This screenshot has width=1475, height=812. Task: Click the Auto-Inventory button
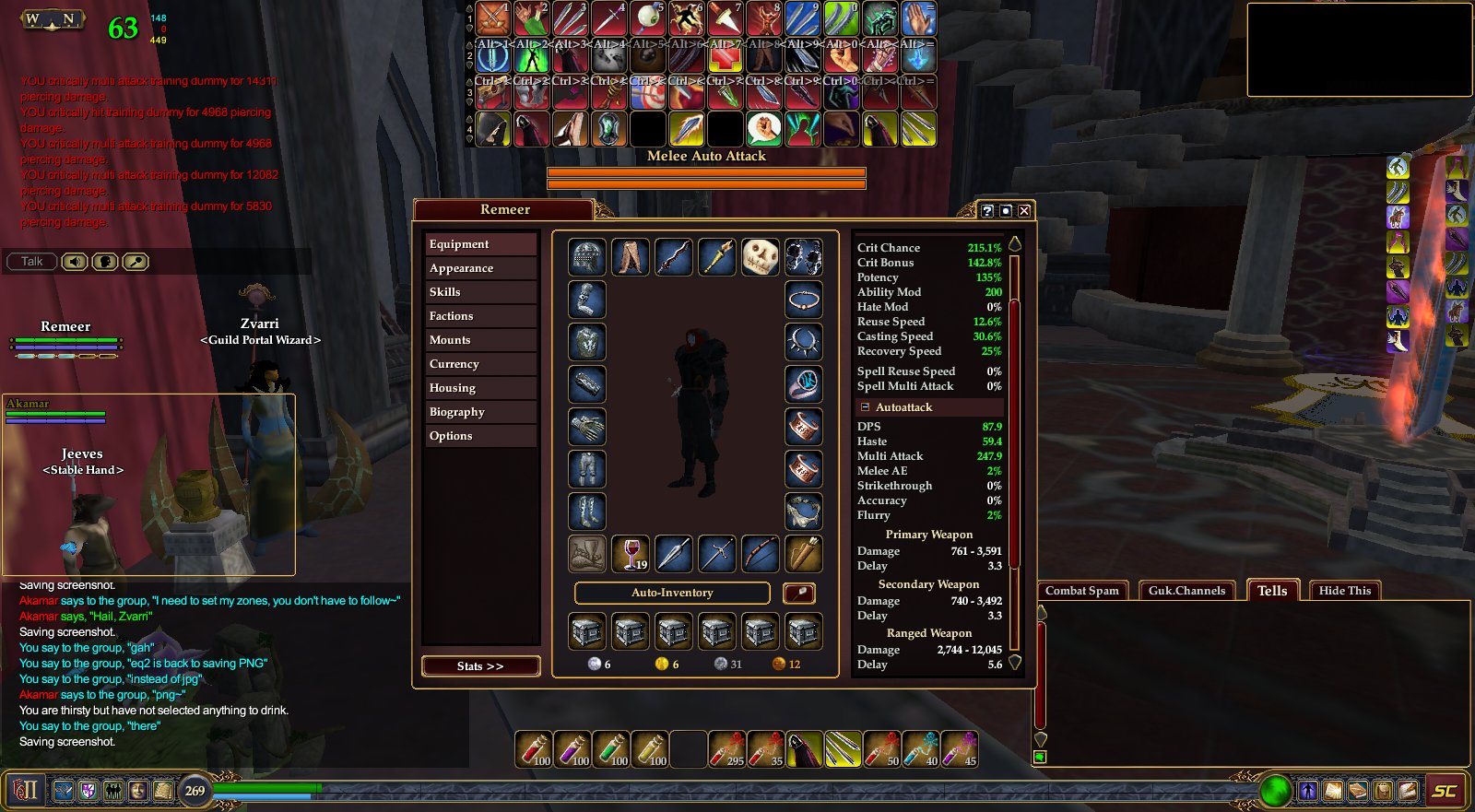click(672, 593)
